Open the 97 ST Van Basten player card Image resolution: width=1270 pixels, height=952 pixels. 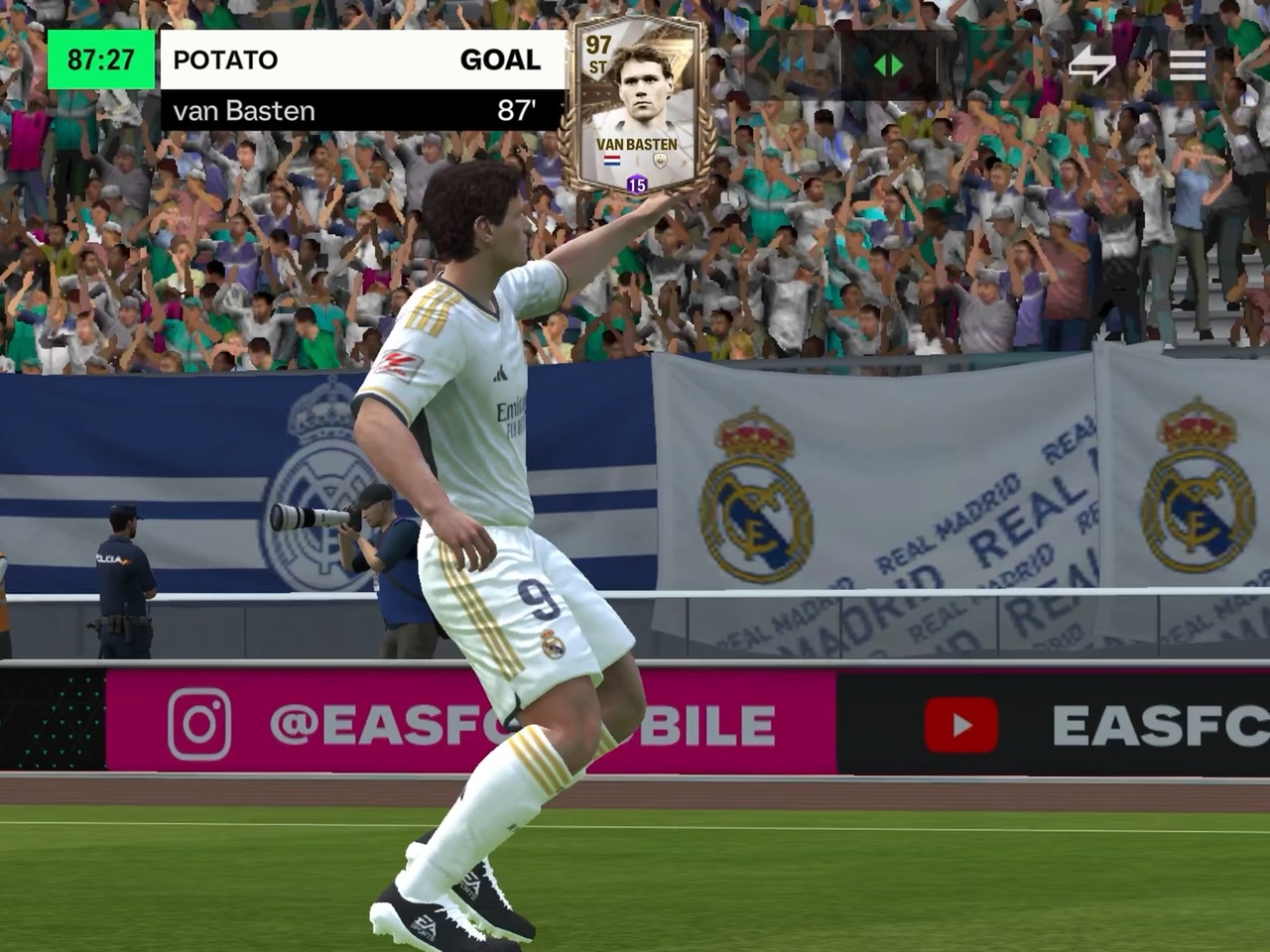pos(634,111)
